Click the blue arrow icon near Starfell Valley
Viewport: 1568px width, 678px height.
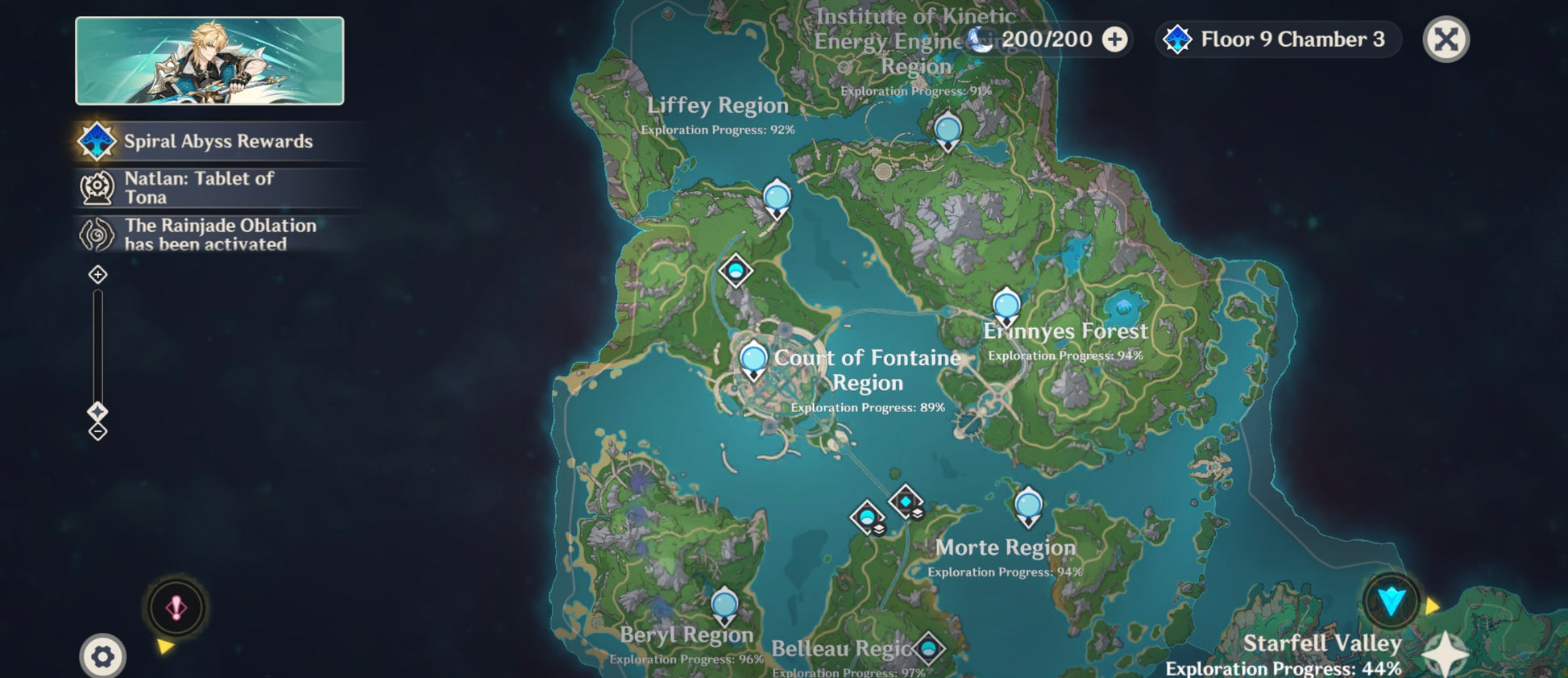pos(1392,601)
